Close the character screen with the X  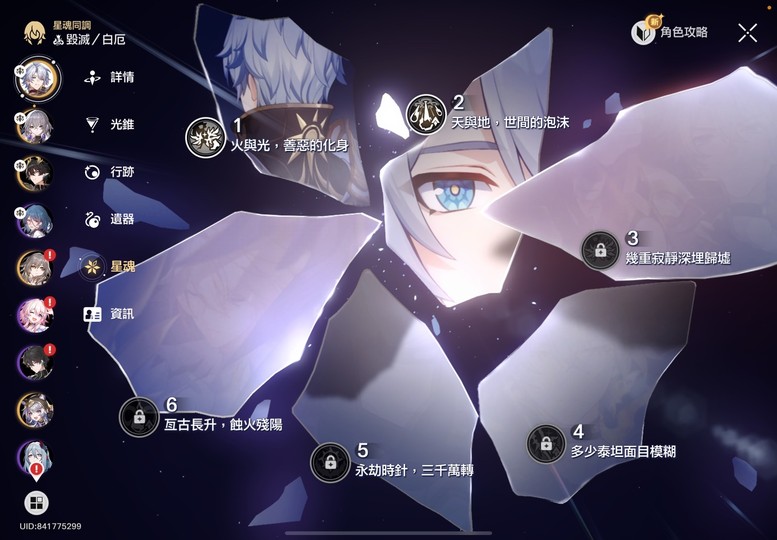coord(747,33)
